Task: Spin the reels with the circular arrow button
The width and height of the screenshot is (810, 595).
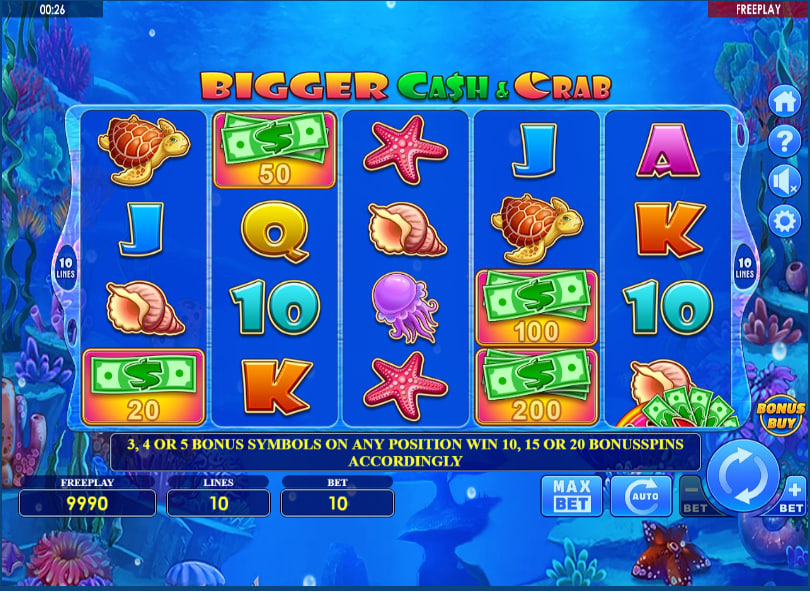Action: (x=742, y=475)
